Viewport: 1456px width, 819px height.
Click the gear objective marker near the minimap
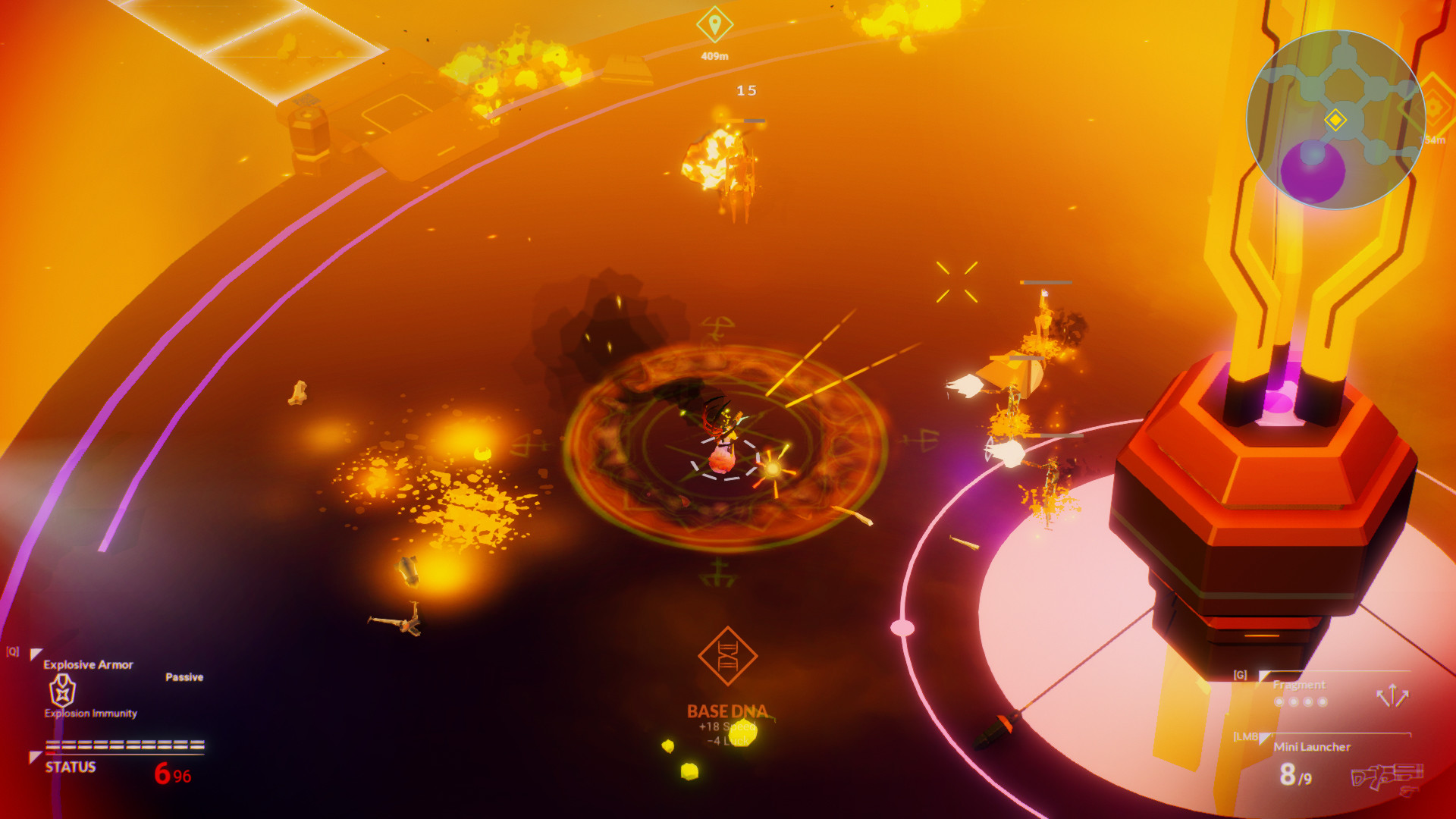pyautogui.click(x=1433, y=106)
